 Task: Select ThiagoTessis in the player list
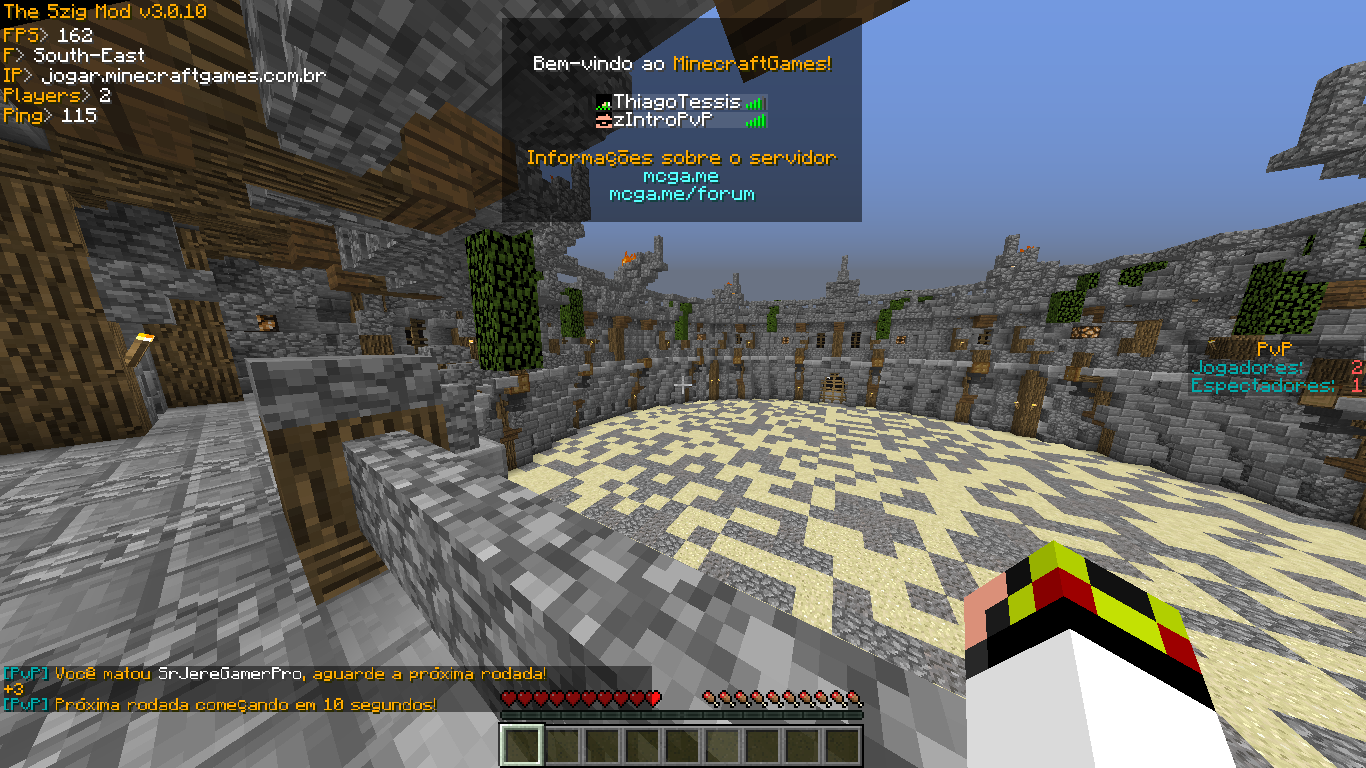[677, 102]
